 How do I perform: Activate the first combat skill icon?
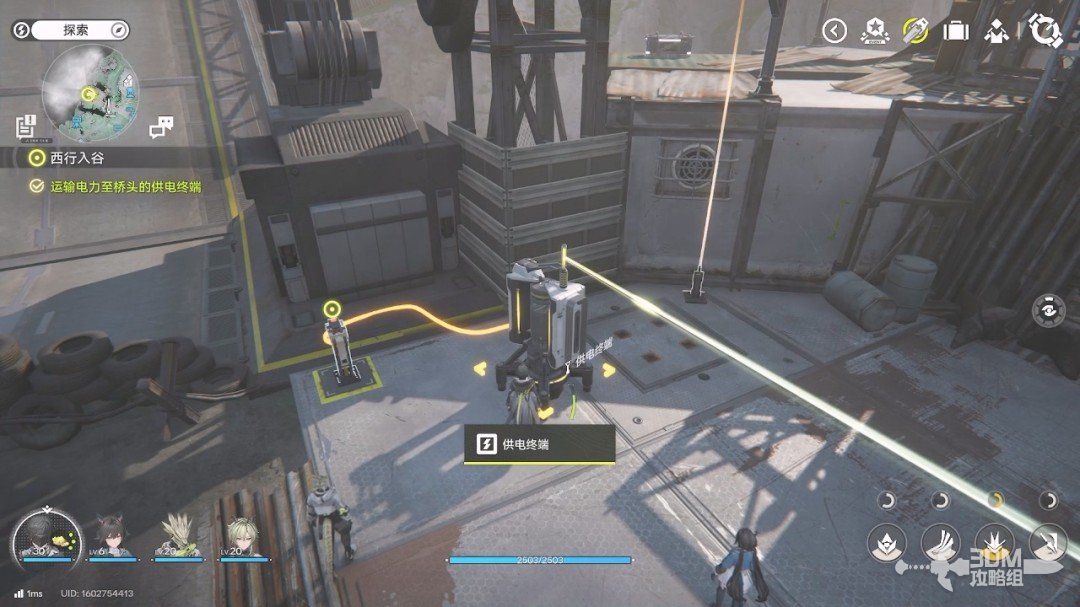point(887,541)
